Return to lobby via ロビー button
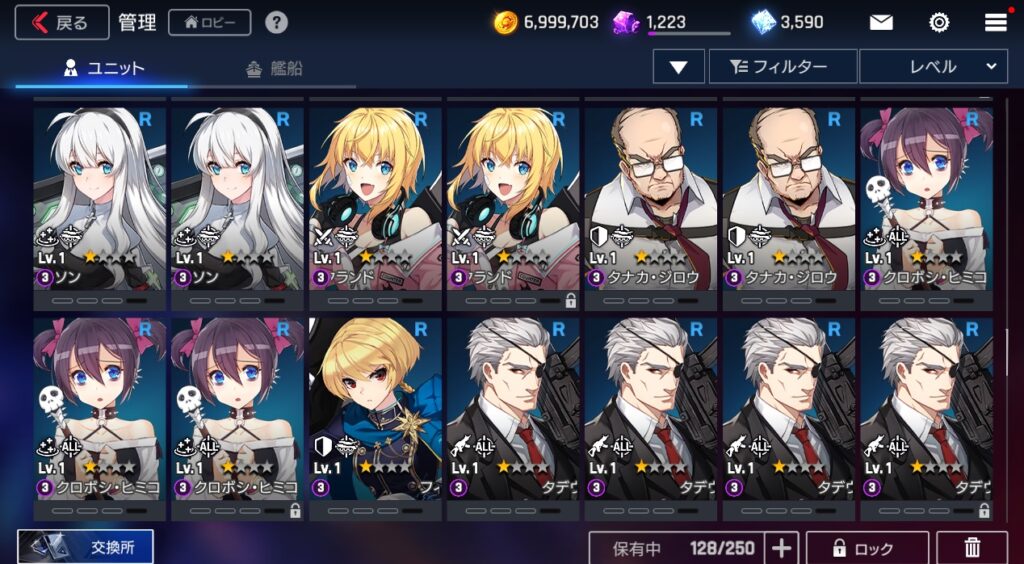 tap(209, 22)
